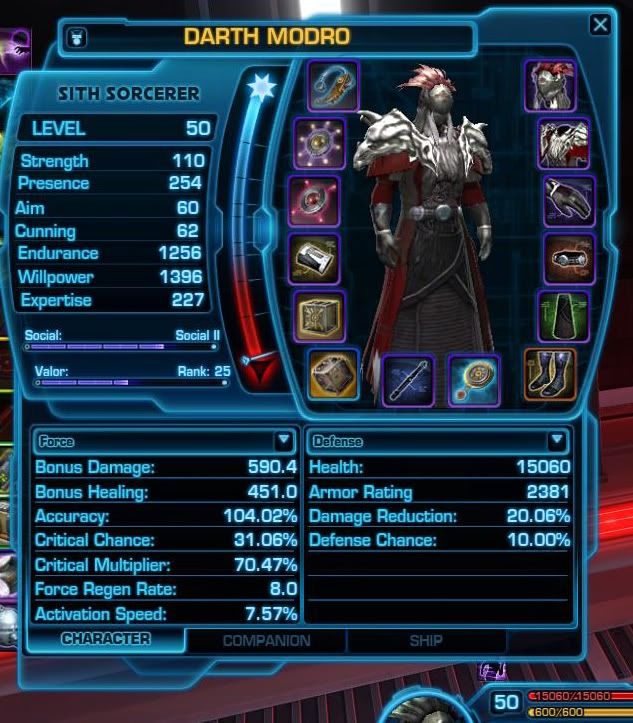Image resolution: width=633 pixels, height=723 pixels.
Task: Select the head mask equipment slot
Action: pyautogui.click(x=550, y=86)
